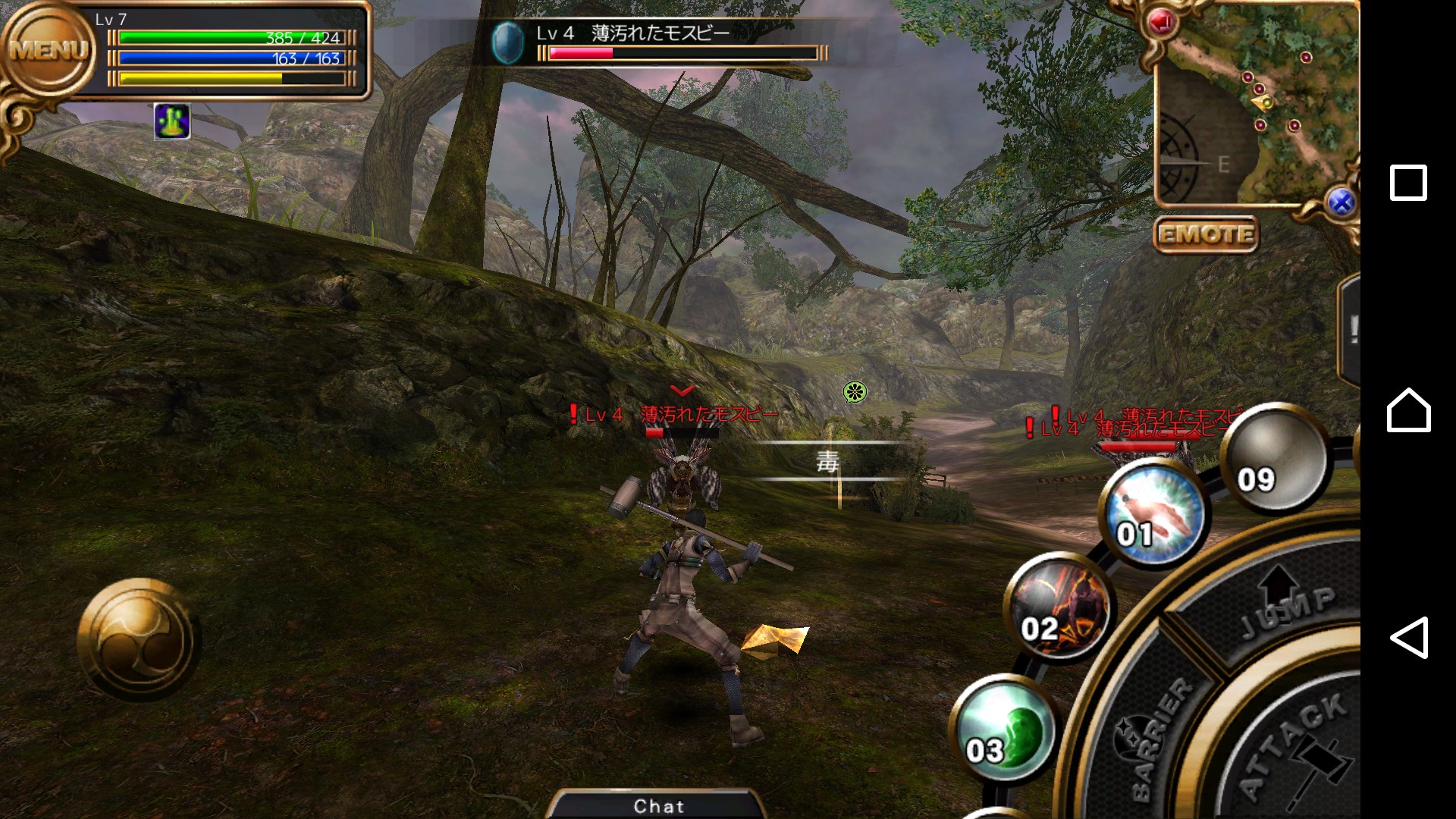Screen dimensions: 1456x819
Task: Tap the Android back triangle
Action: point(1409,637)
